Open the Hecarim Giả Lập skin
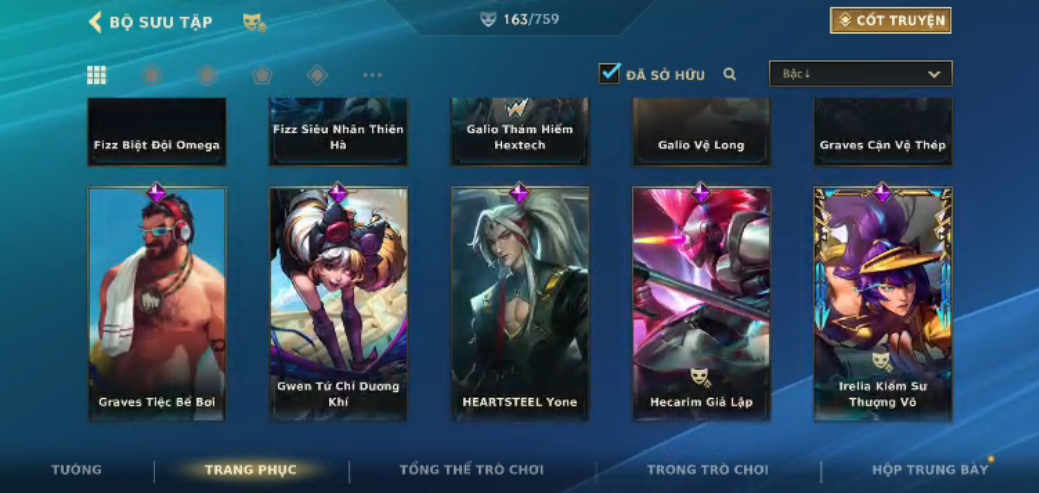1039x493 pixels. tap(701, 304)
